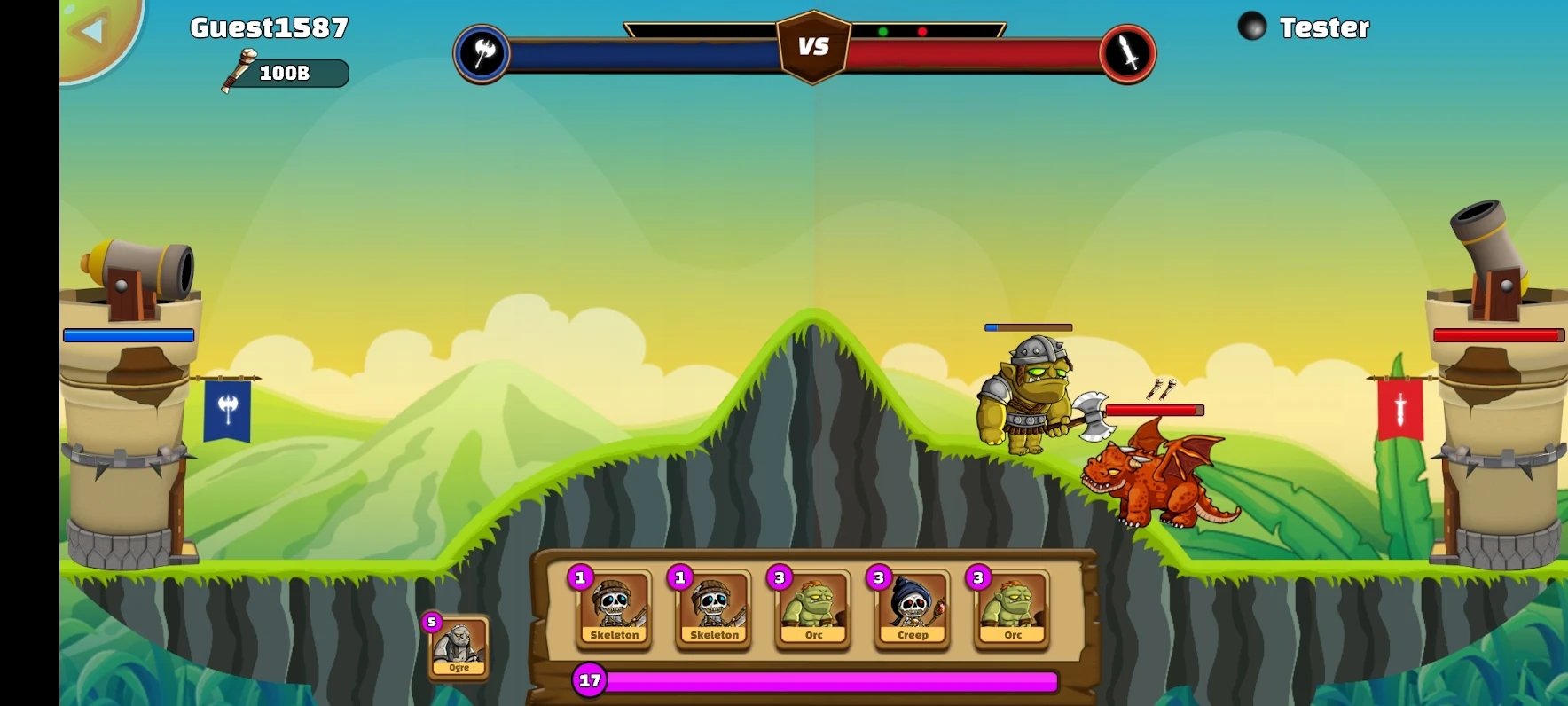Click the green indicator dot on the score bar
Viewport: 1568px width, 706px height.
[x=883, y=29]
